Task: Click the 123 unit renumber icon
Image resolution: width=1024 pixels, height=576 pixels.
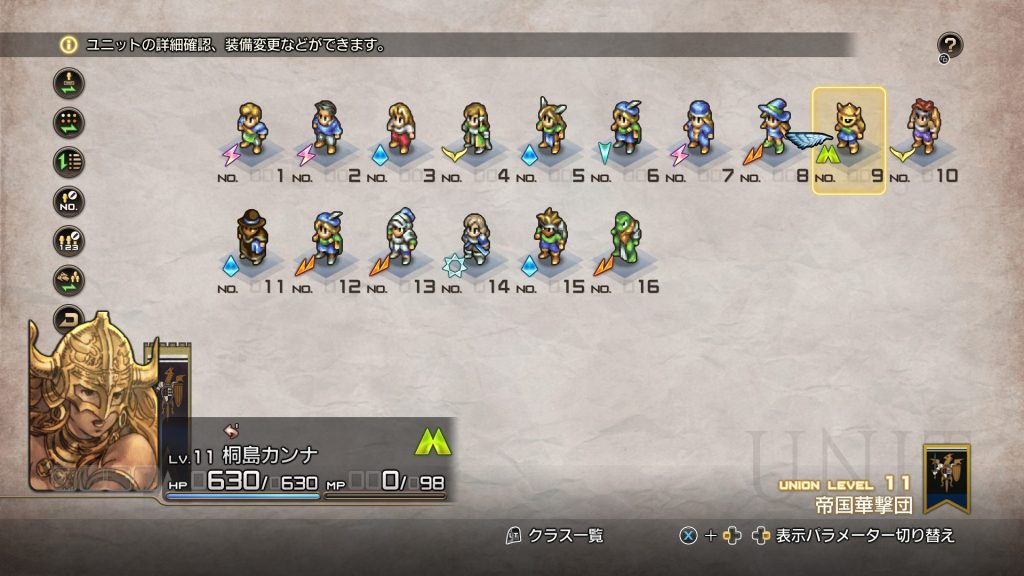Action: click(x=69, y=241)
